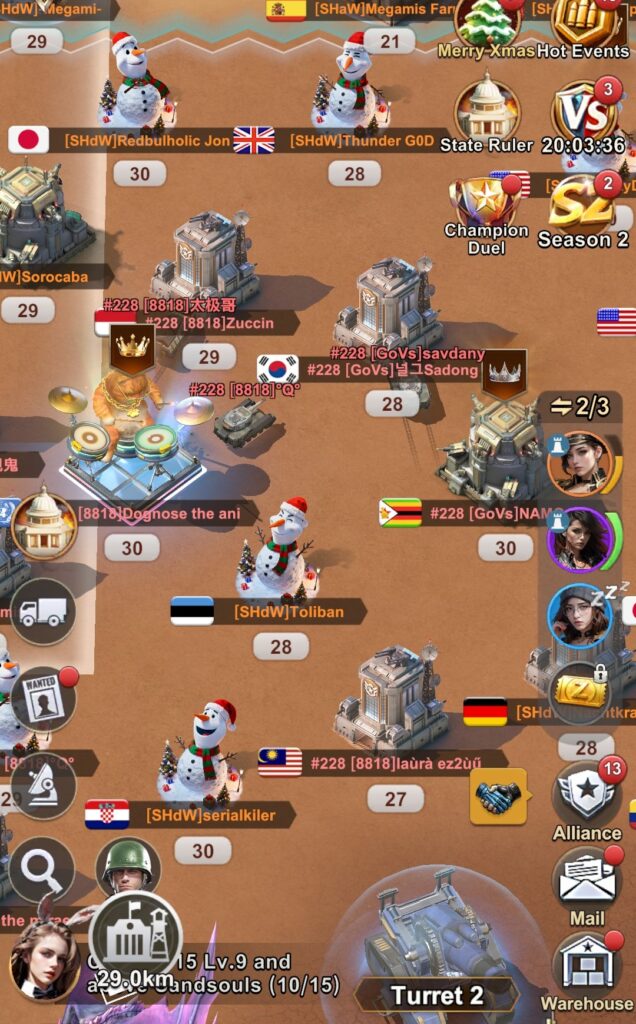
Task: Open the microscope research icon
Action: (42, 786)
